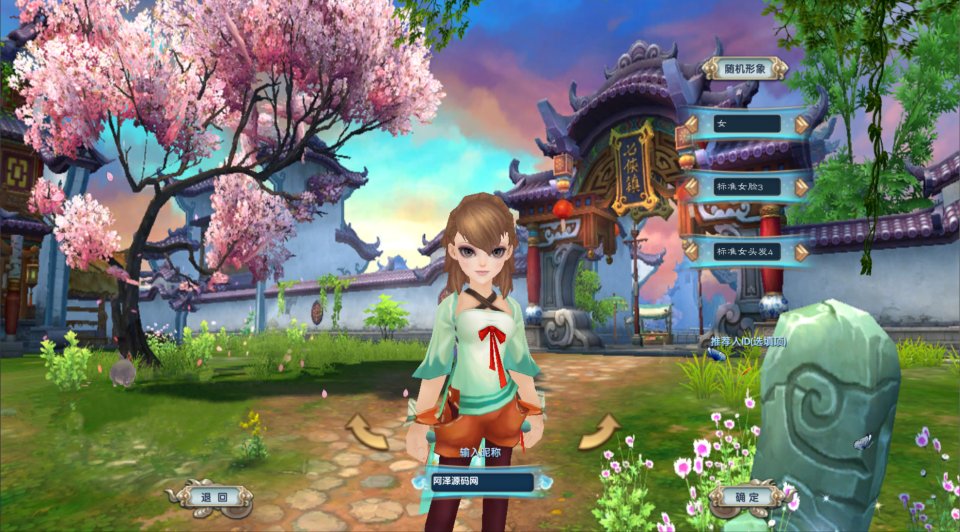Click the 推荐人ID referrer field label
Viewport: 960px width, 532px height.
pos(748,342)
